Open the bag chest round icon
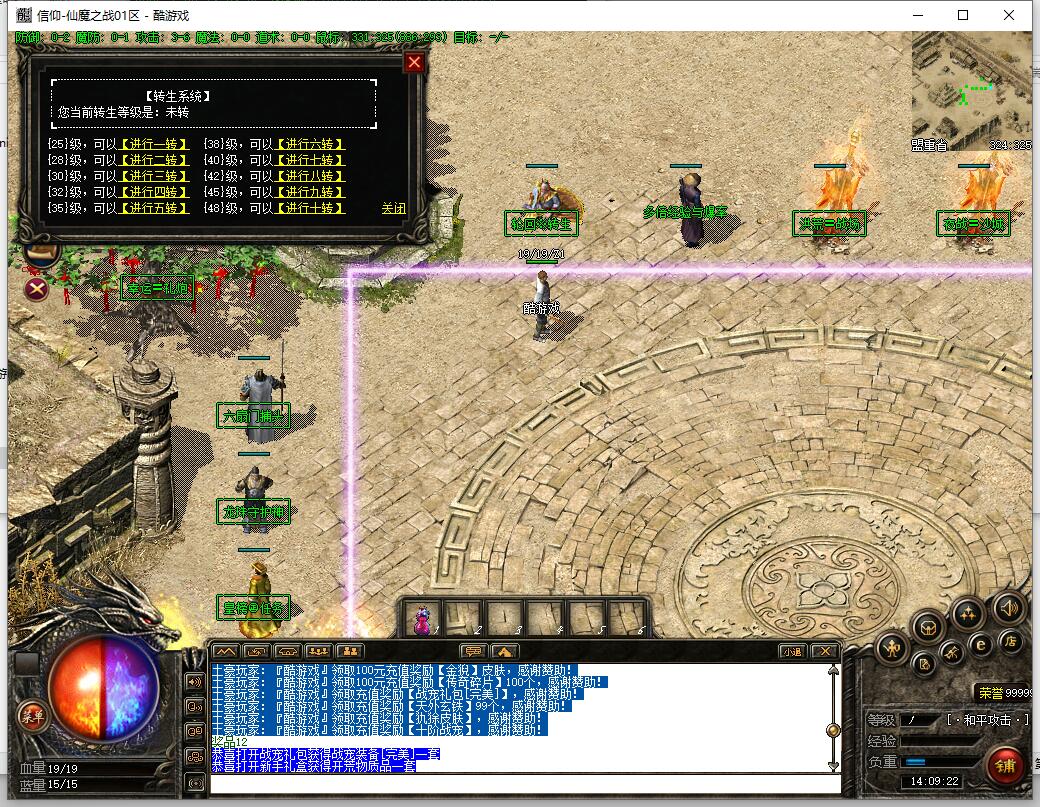Screen dimensions: 1040x807 (x=929, y=627)
